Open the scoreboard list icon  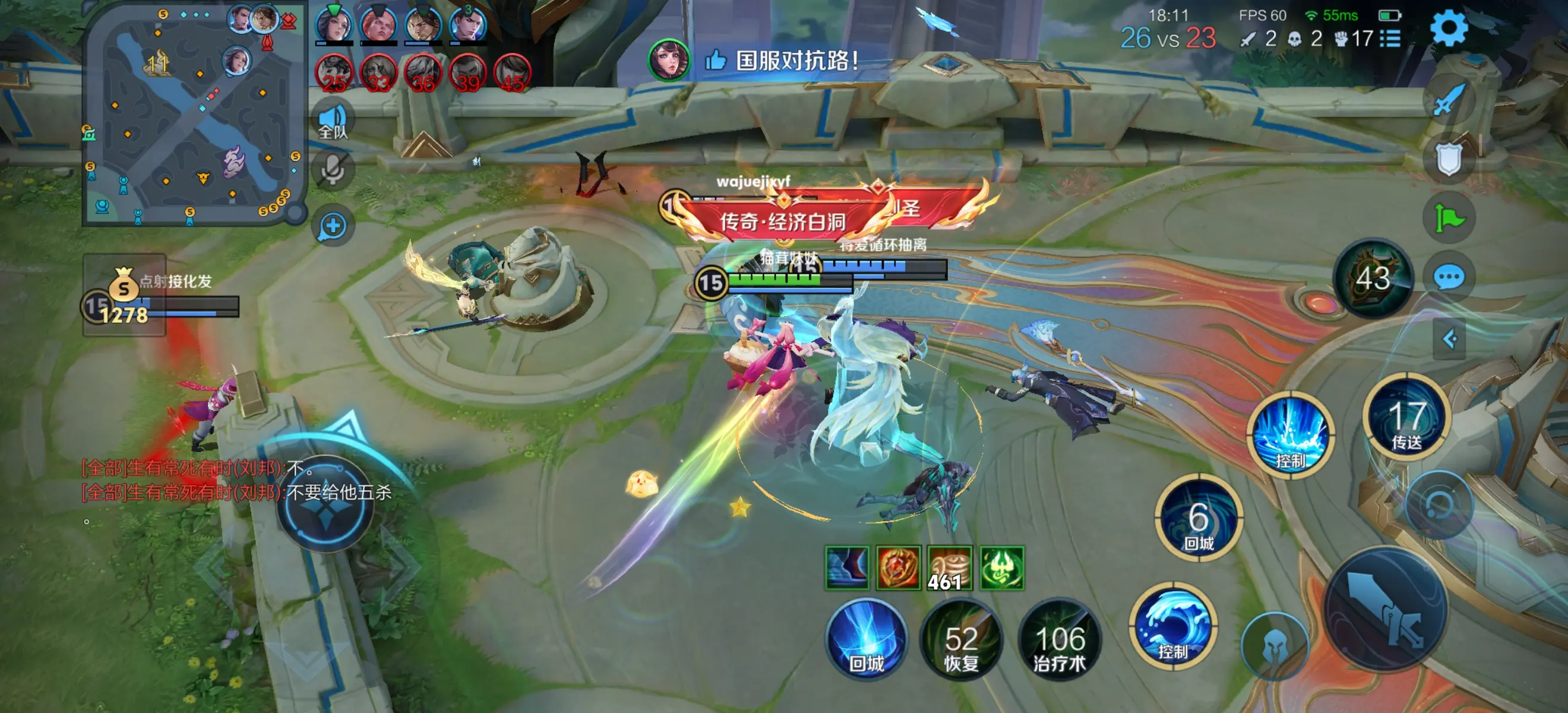click(x=1390, y=39)
